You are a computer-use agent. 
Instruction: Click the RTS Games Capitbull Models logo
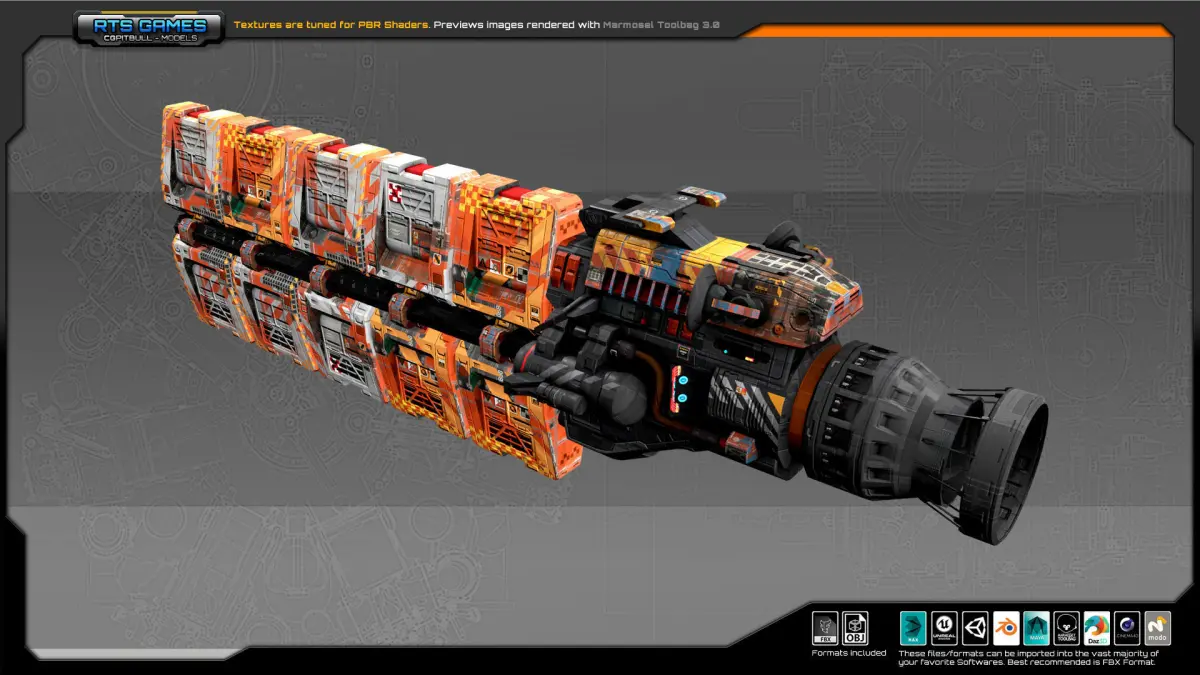pos(148,28)
